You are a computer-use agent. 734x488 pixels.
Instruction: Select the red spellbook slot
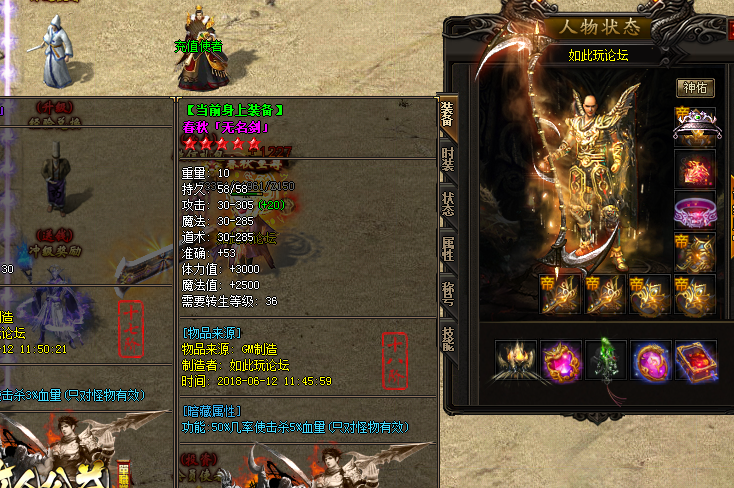point(696,360)
